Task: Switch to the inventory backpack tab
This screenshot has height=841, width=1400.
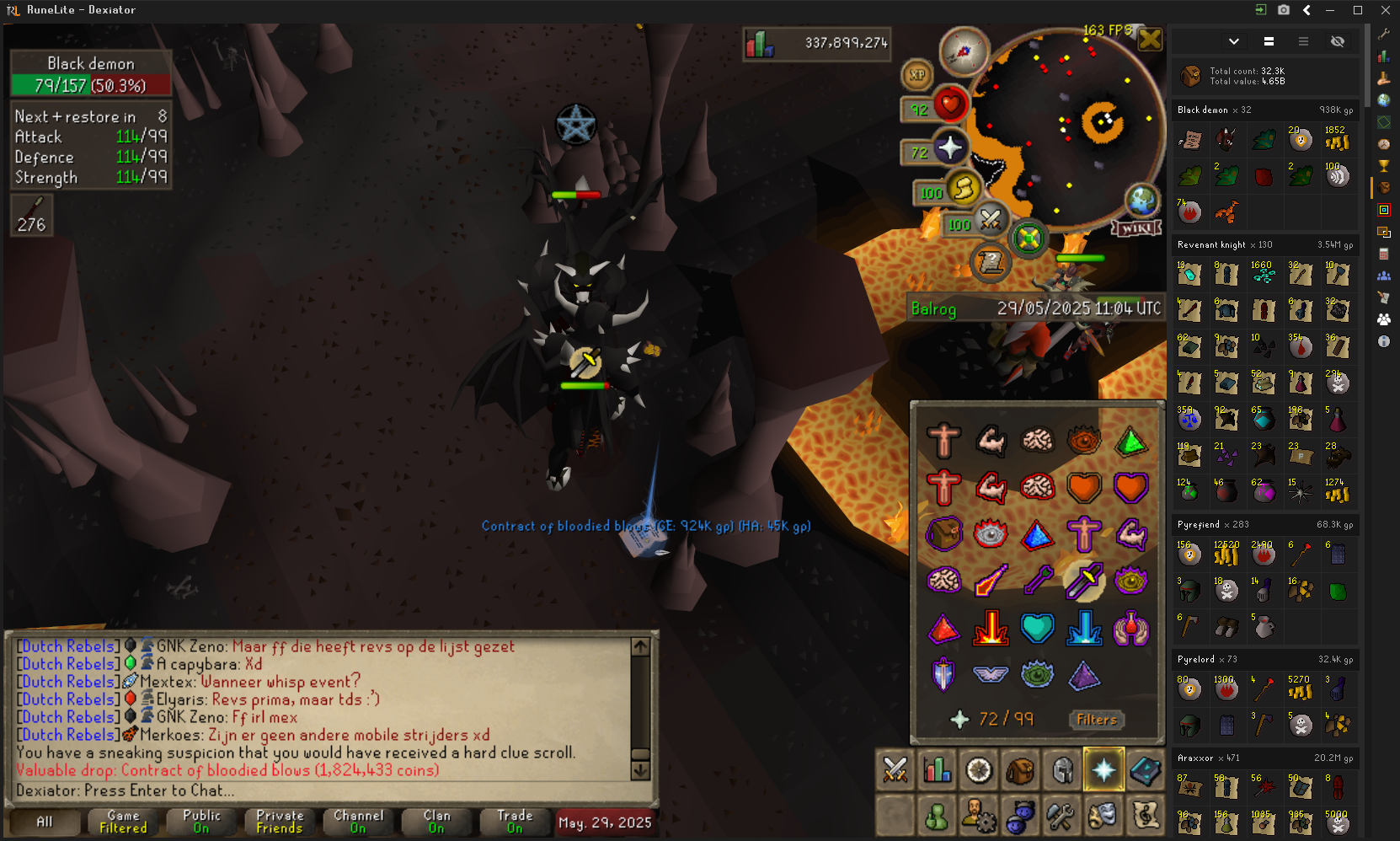Action: 1020,770
